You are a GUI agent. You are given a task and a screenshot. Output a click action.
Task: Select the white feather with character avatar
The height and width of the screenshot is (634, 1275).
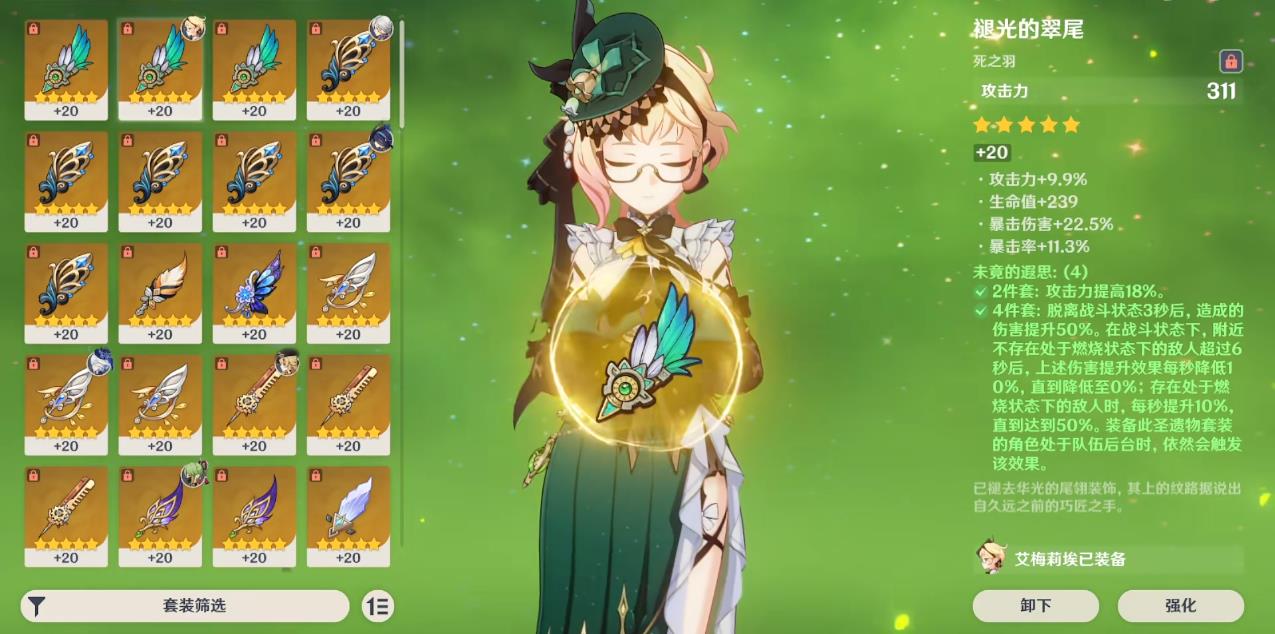66,400
